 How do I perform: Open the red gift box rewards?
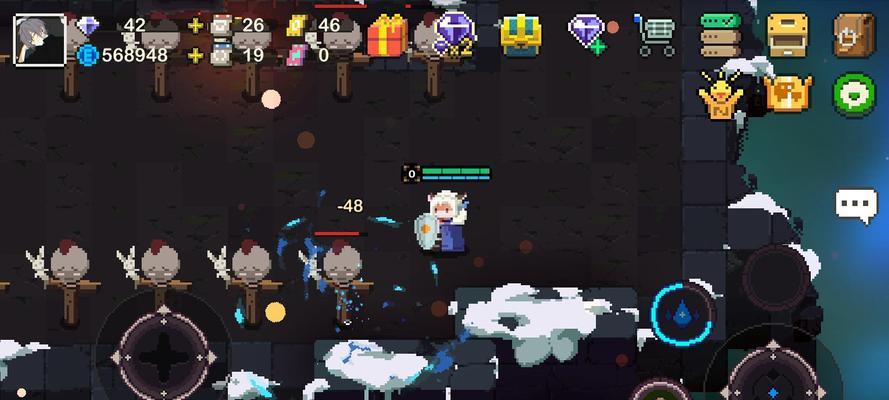387,35
